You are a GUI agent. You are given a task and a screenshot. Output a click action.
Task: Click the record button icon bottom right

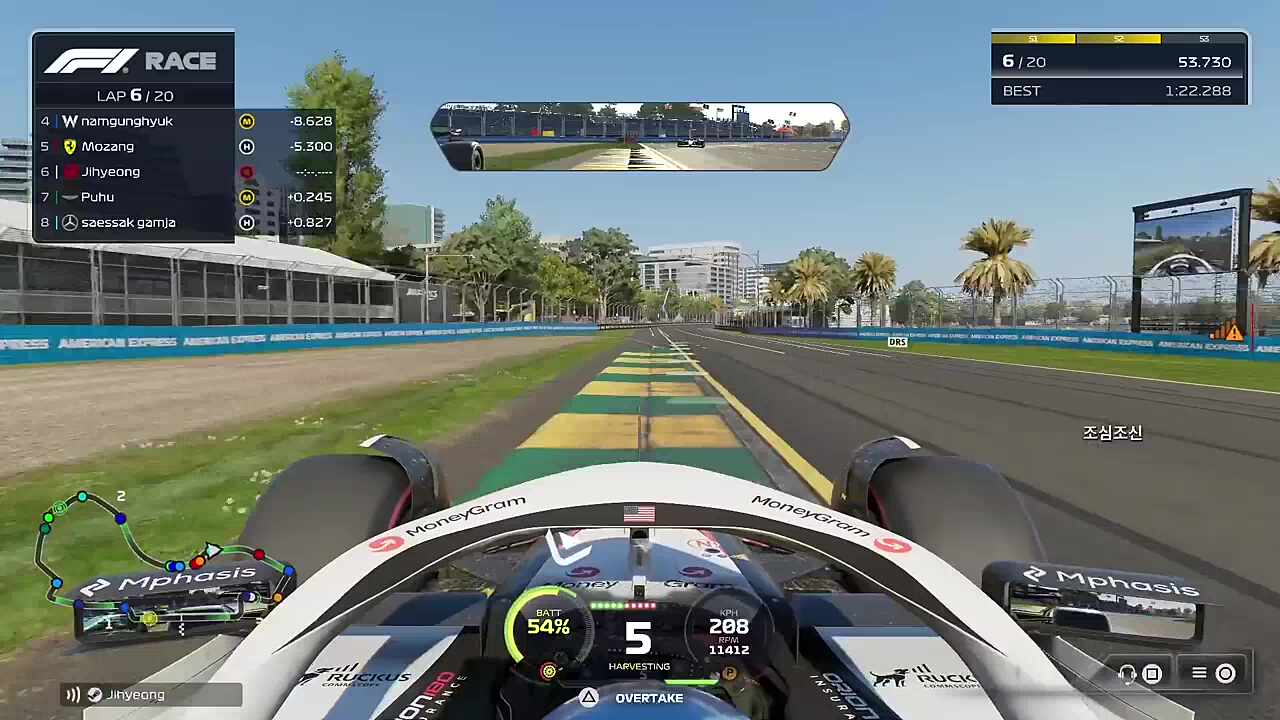[x=1225, y=673]
